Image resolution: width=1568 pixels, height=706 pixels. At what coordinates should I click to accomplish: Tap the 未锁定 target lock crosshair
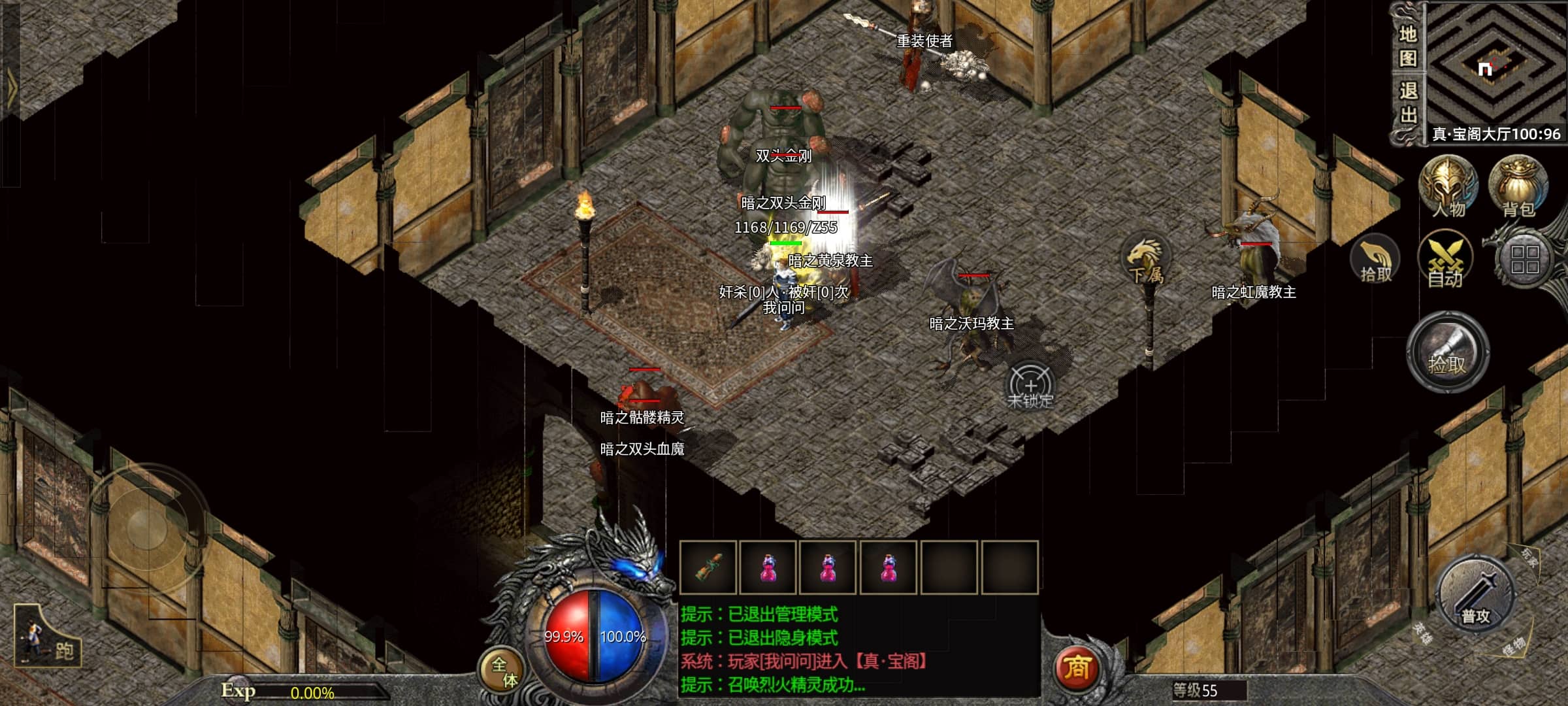(x=1030, y=386)
